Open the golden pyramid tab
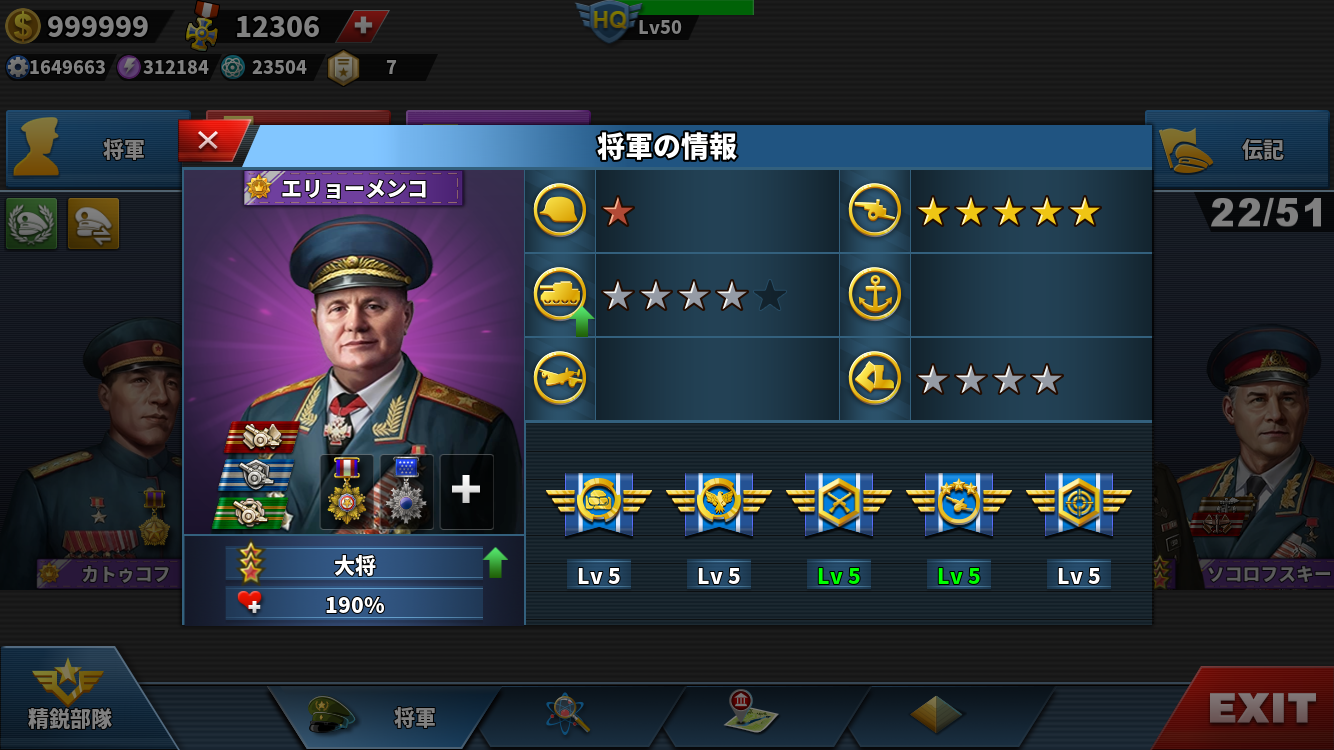The width and height of the screenshot is (1334, 750). 936,714
